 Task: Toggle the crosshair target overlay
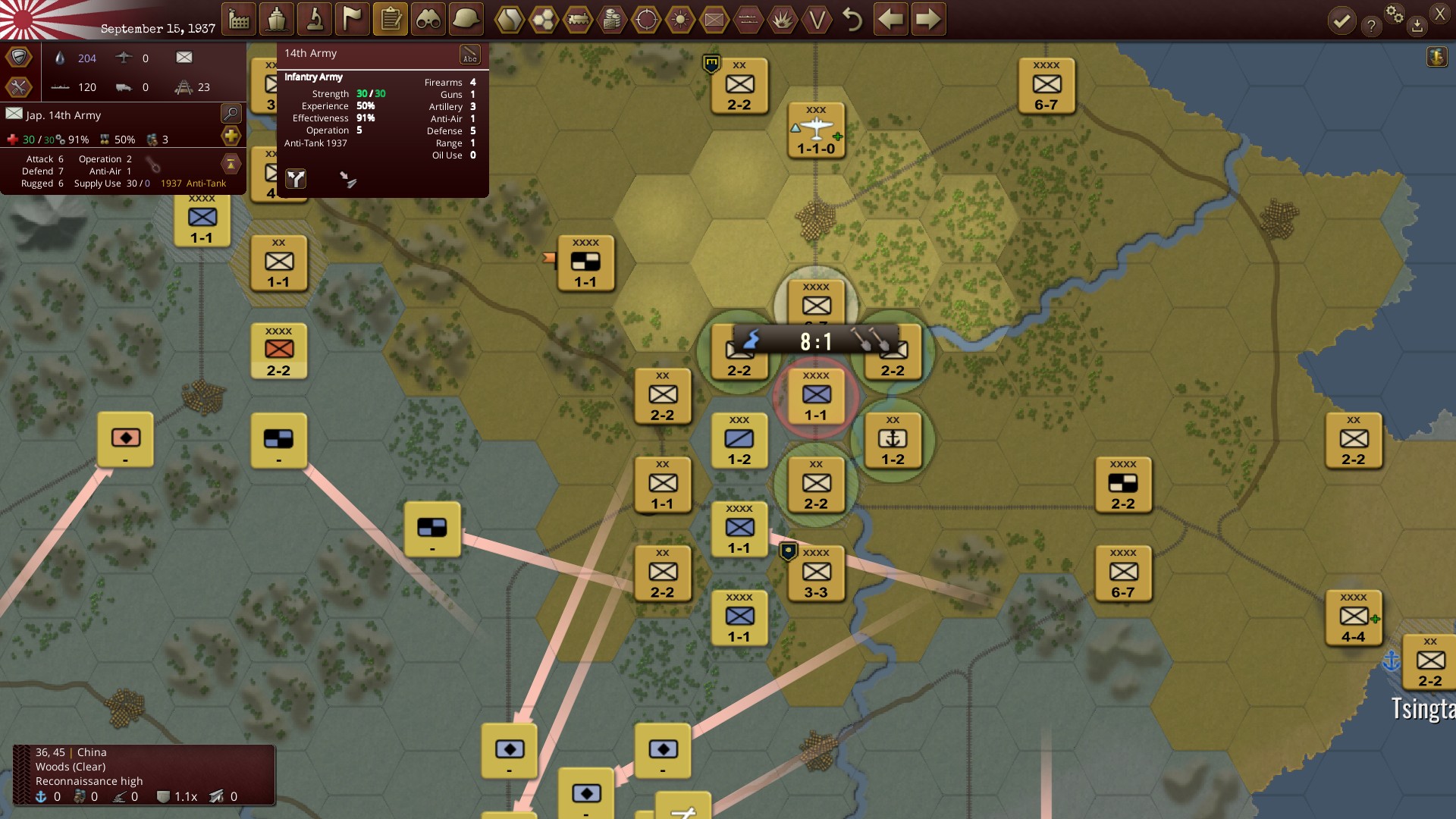[x=646, y=20]
